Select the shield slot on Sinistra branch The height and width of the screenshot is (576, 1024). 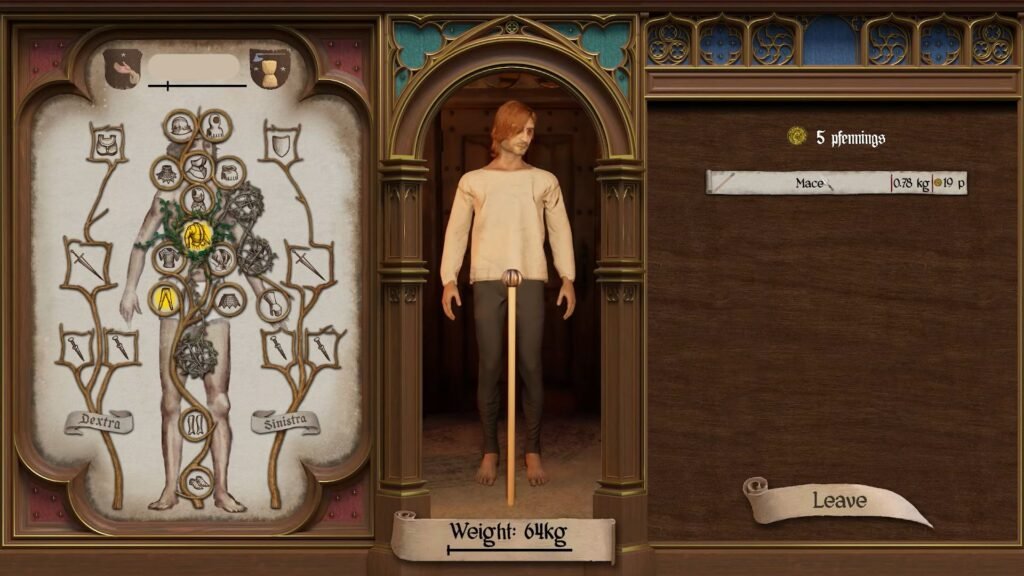pyautogui.click(x=281, y=147)
